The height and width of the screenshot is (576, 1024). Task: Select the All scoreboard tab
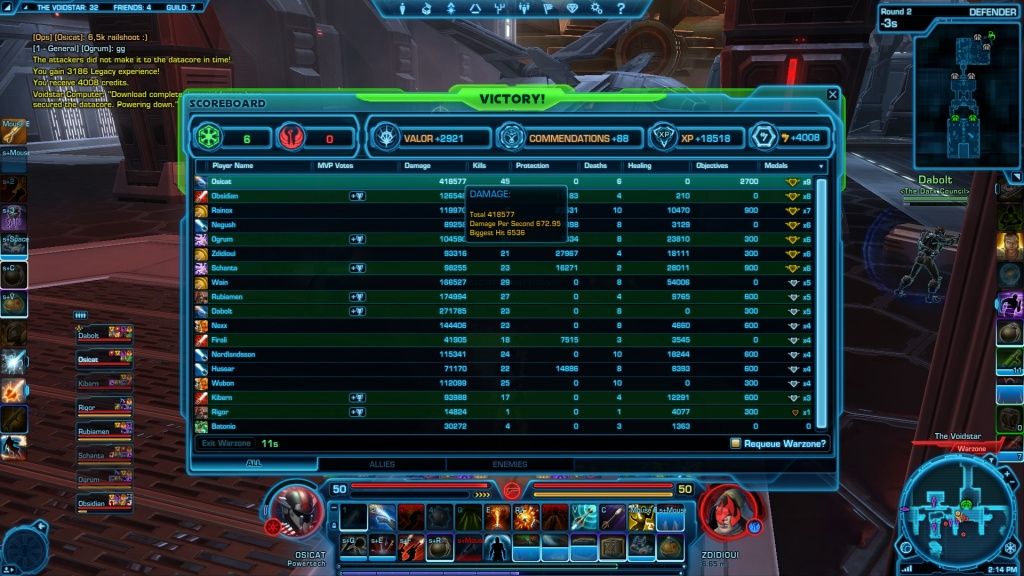(x=254, y=464)
